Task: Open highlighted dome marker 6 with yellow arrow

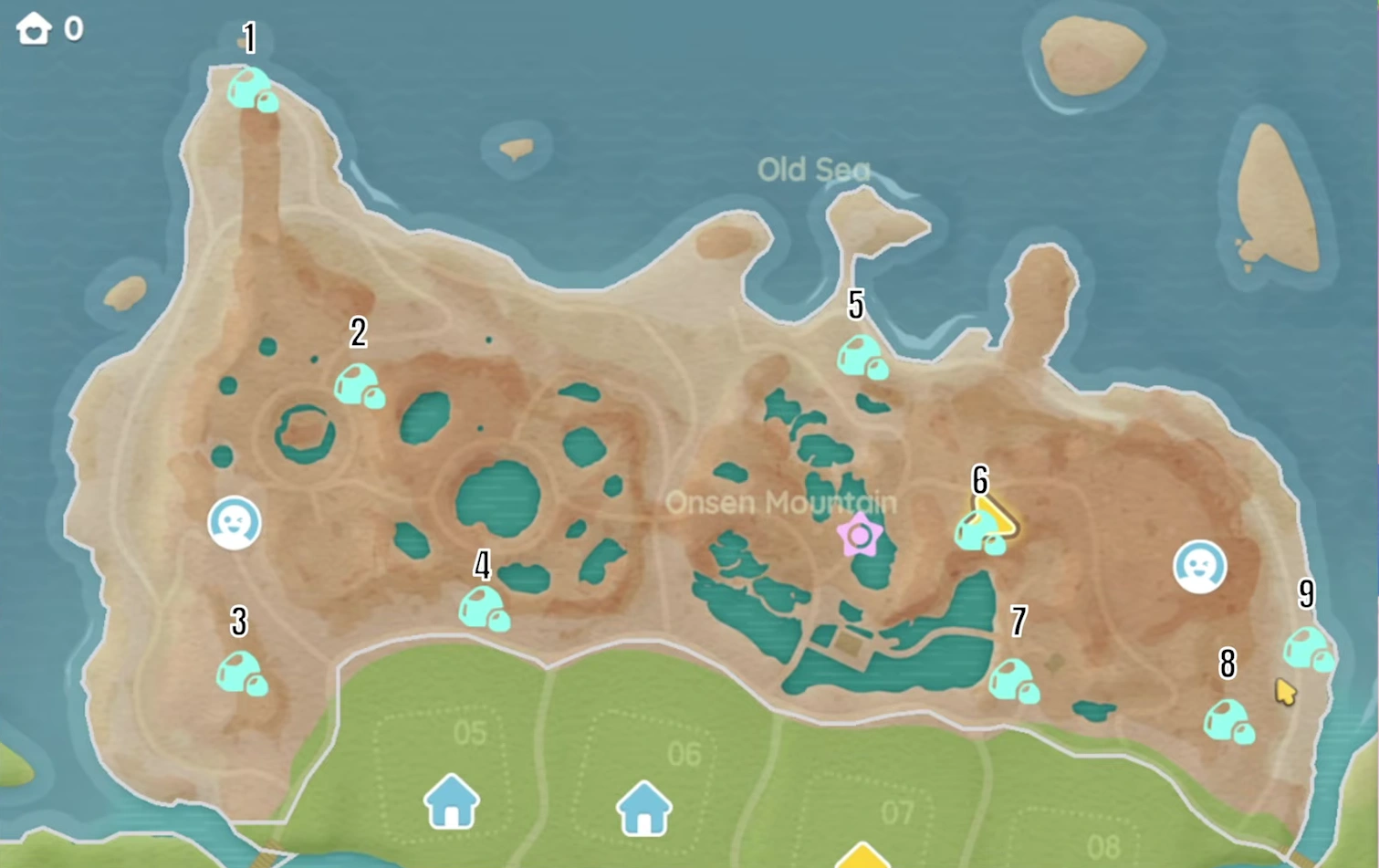Action: [978, 529]
